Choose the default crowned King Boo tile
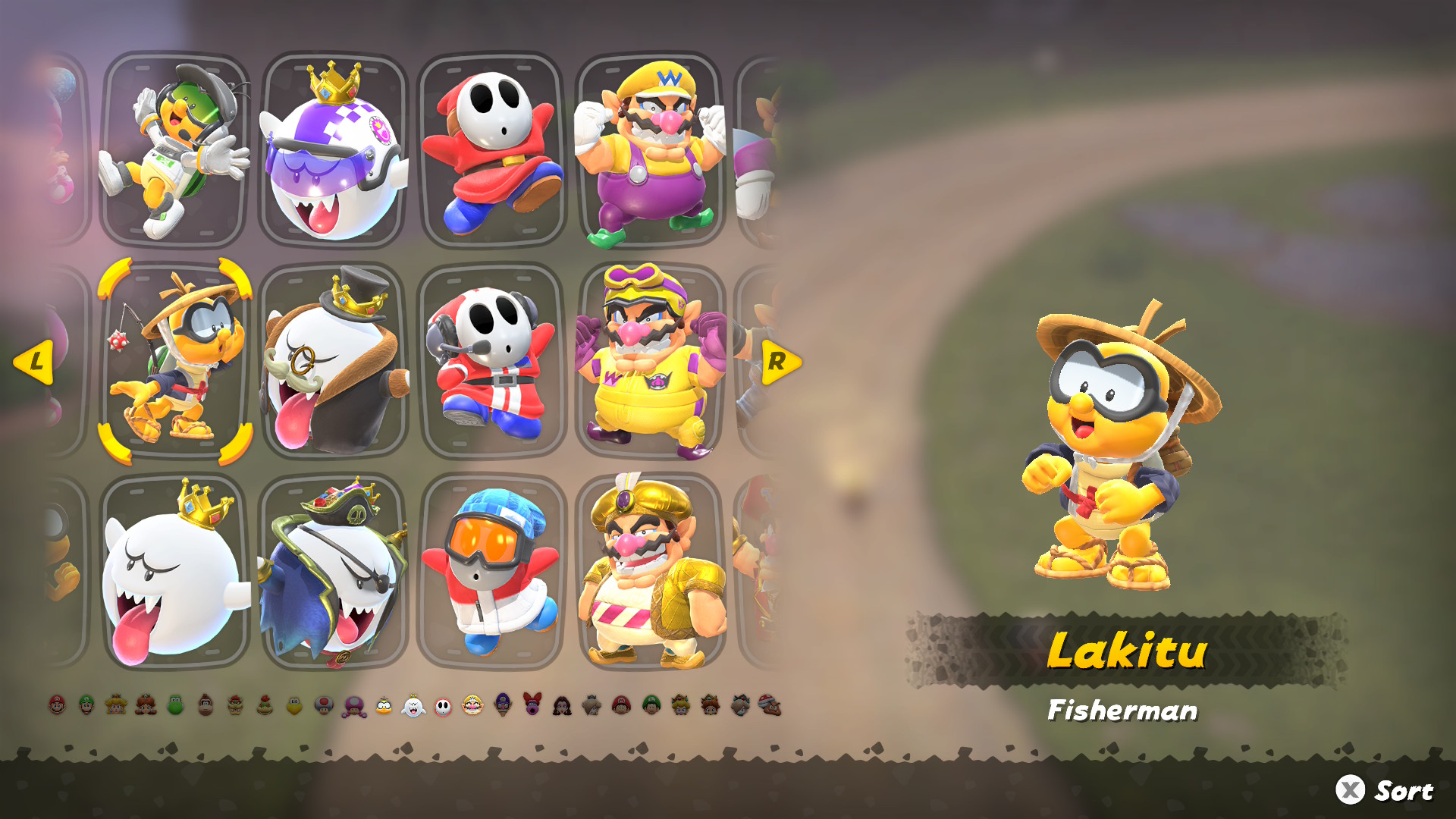The width and height of the screenshot is (1456, 819). click(175, 572)
